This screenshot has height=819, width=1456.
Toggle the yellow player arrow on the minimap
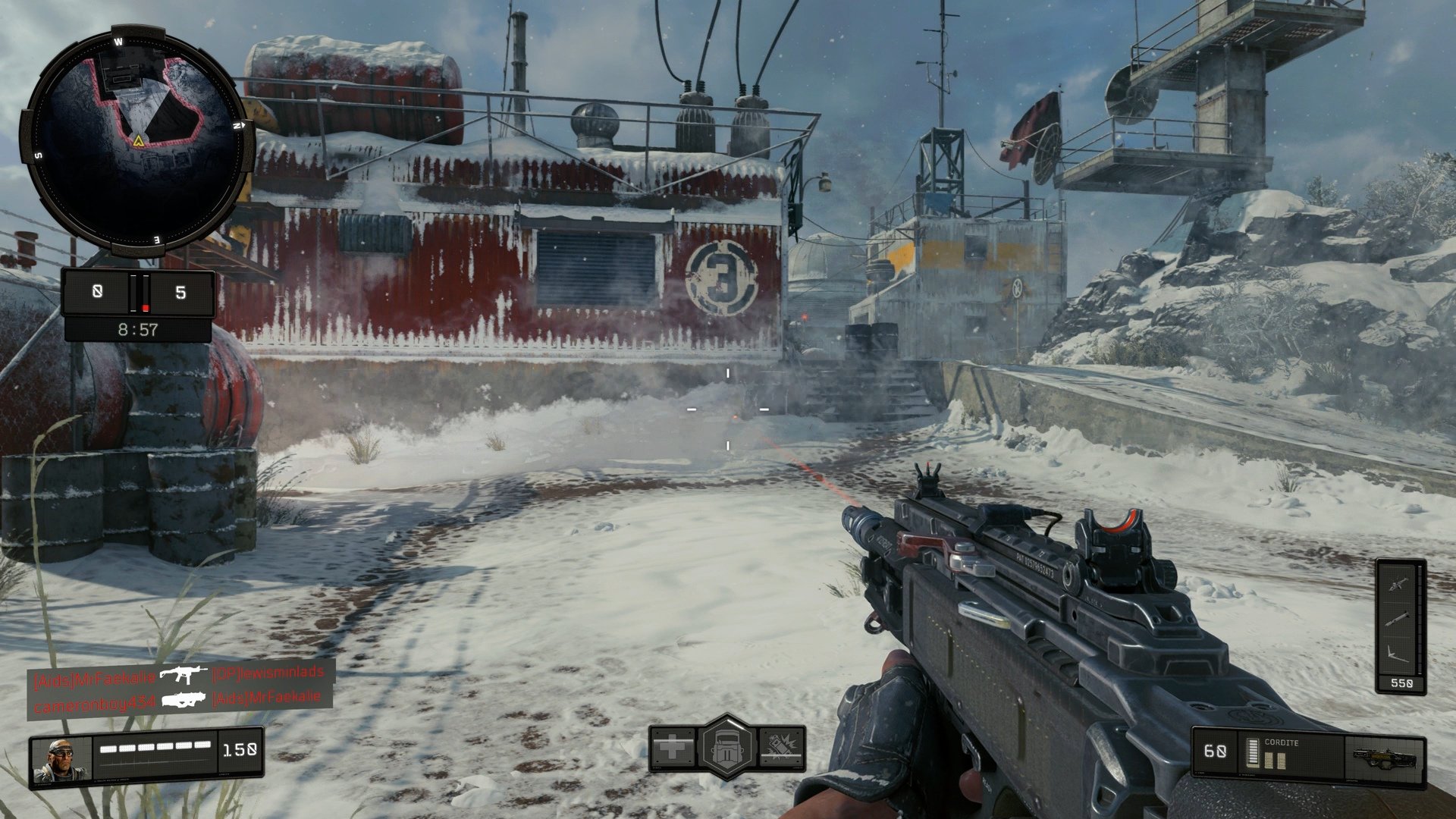(139, 140)
